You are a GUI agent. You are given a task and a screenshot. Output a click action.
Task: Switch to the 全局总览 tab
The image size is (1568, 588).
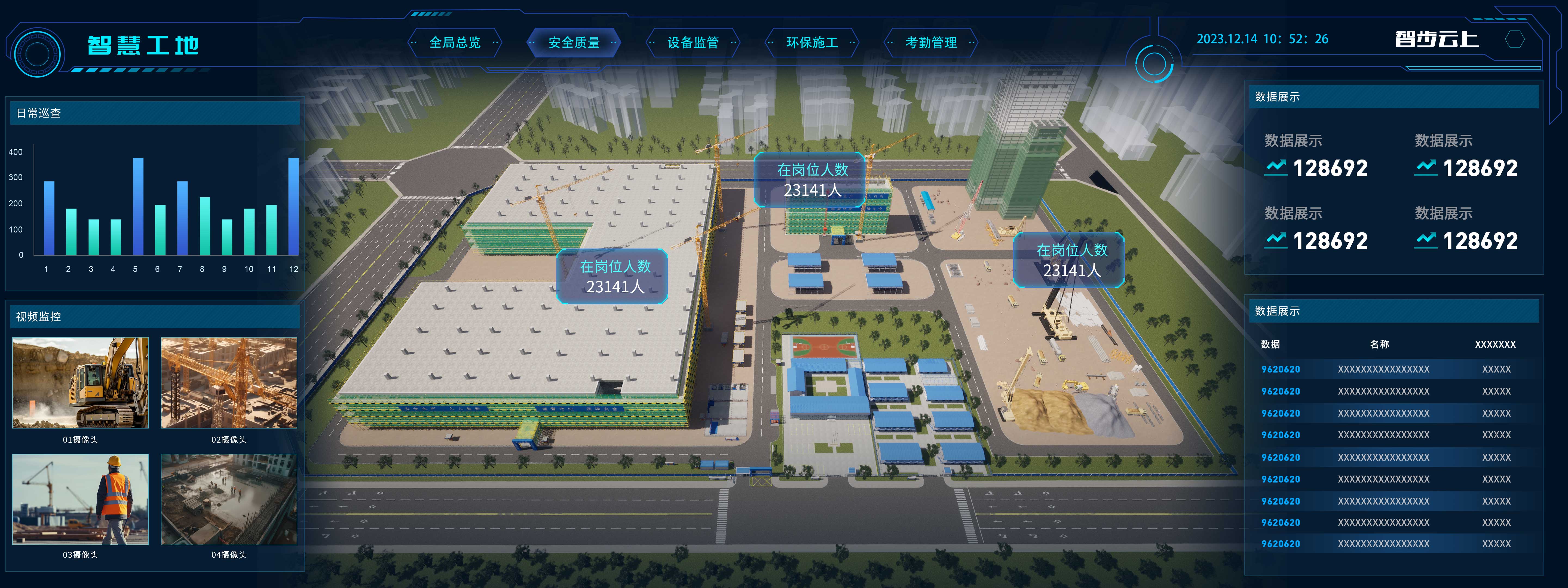tap(455, 43)
